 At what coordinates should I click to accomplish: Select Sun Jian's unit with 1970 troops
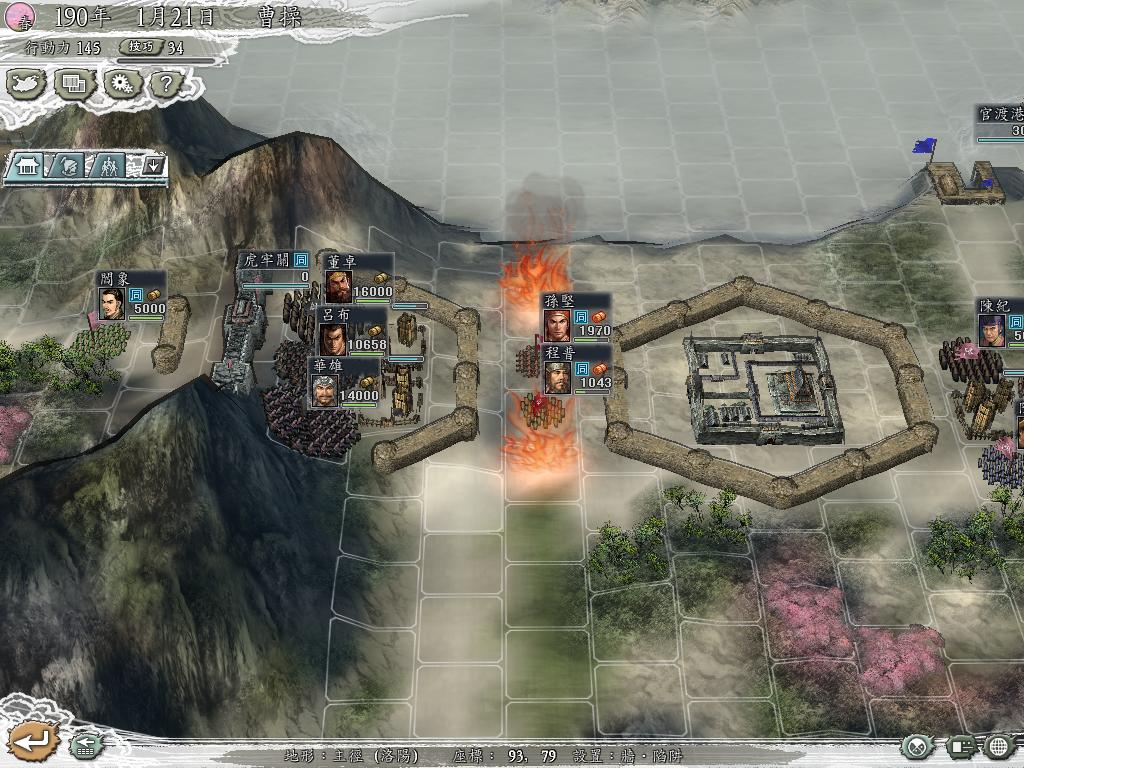coord(557,324)
